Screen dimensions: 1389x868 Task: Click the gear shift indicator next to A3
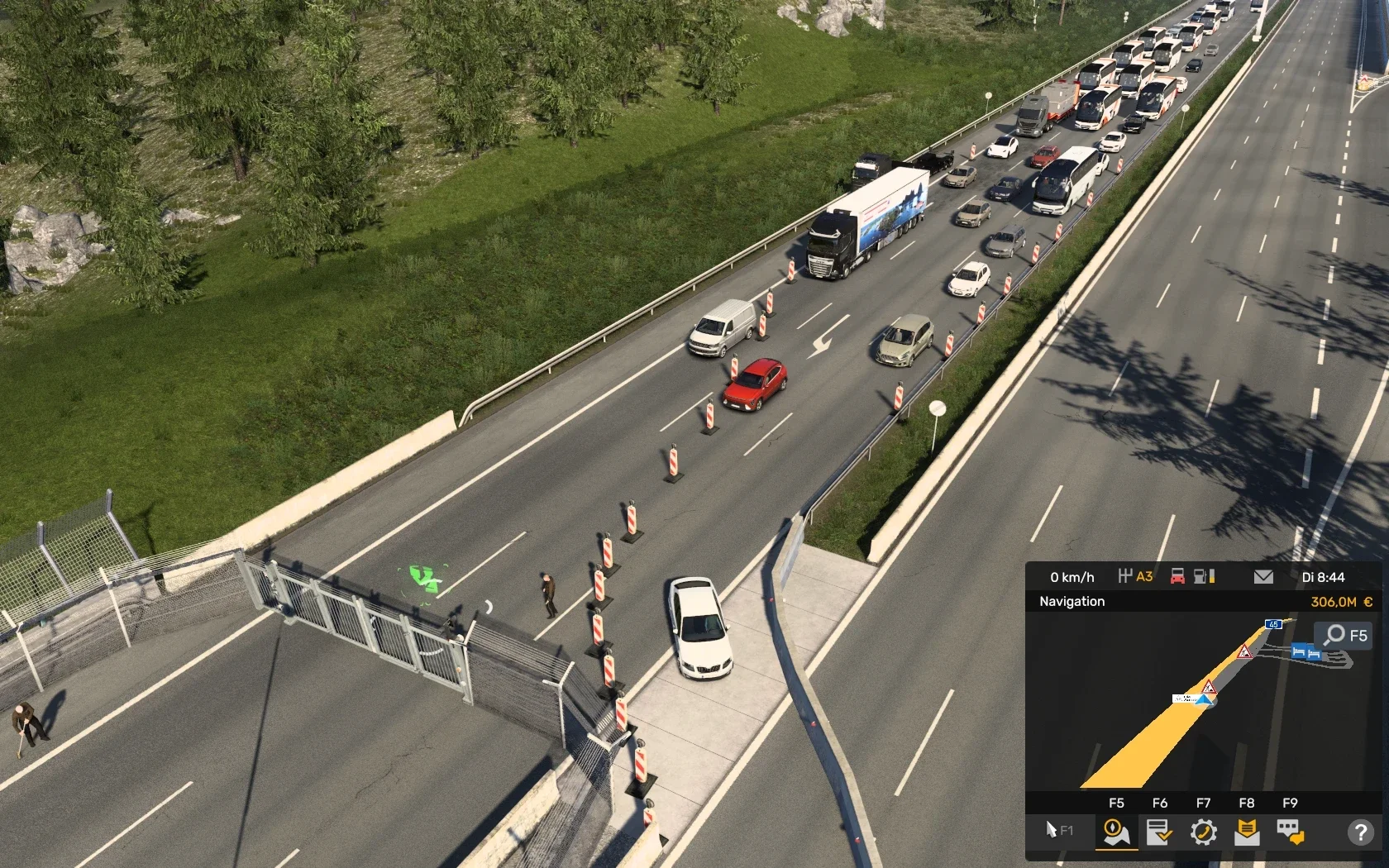click(x=1127, y=575)
